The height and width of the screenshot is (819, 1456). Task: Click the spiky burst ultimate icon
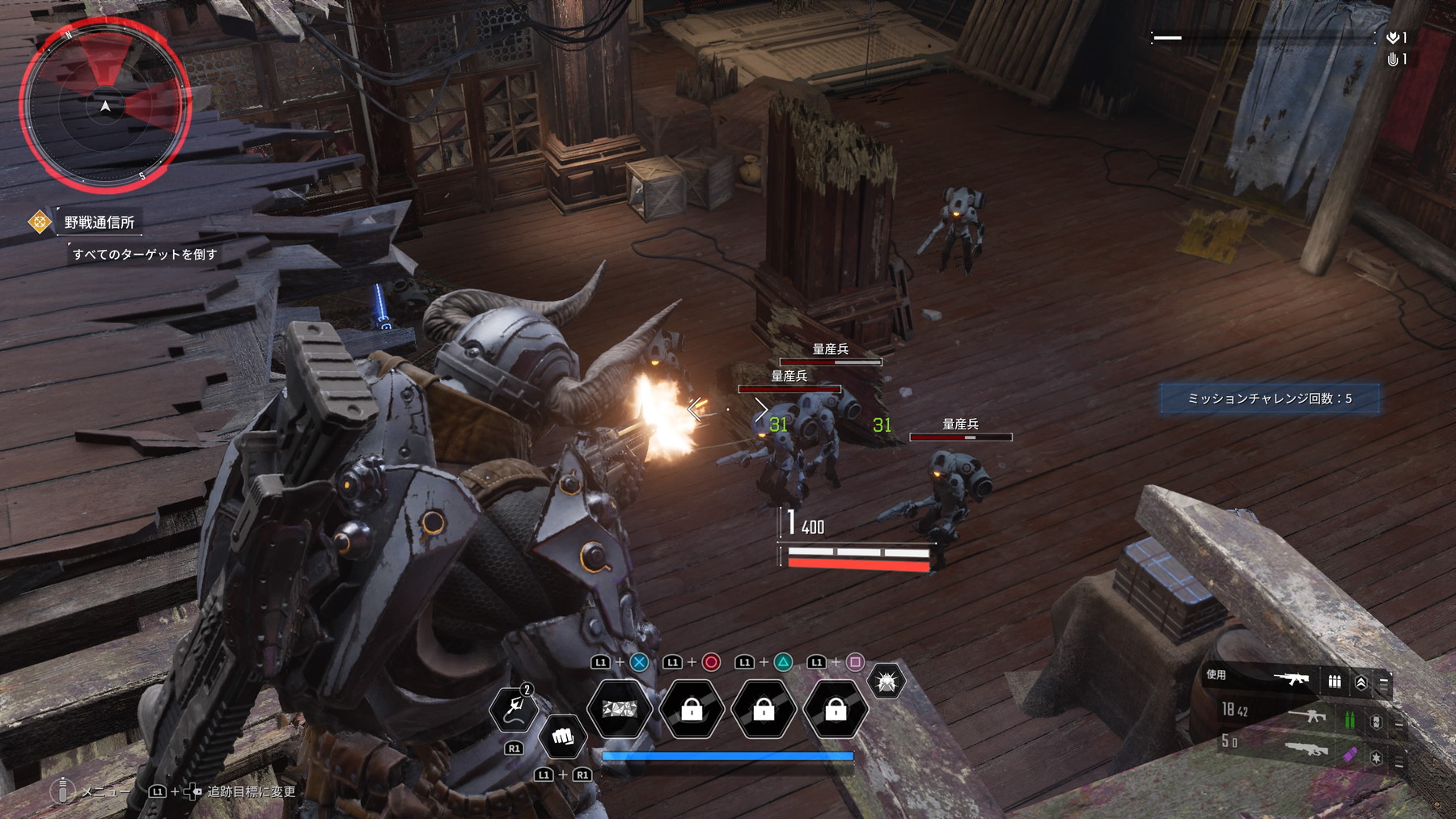[885, 682]
